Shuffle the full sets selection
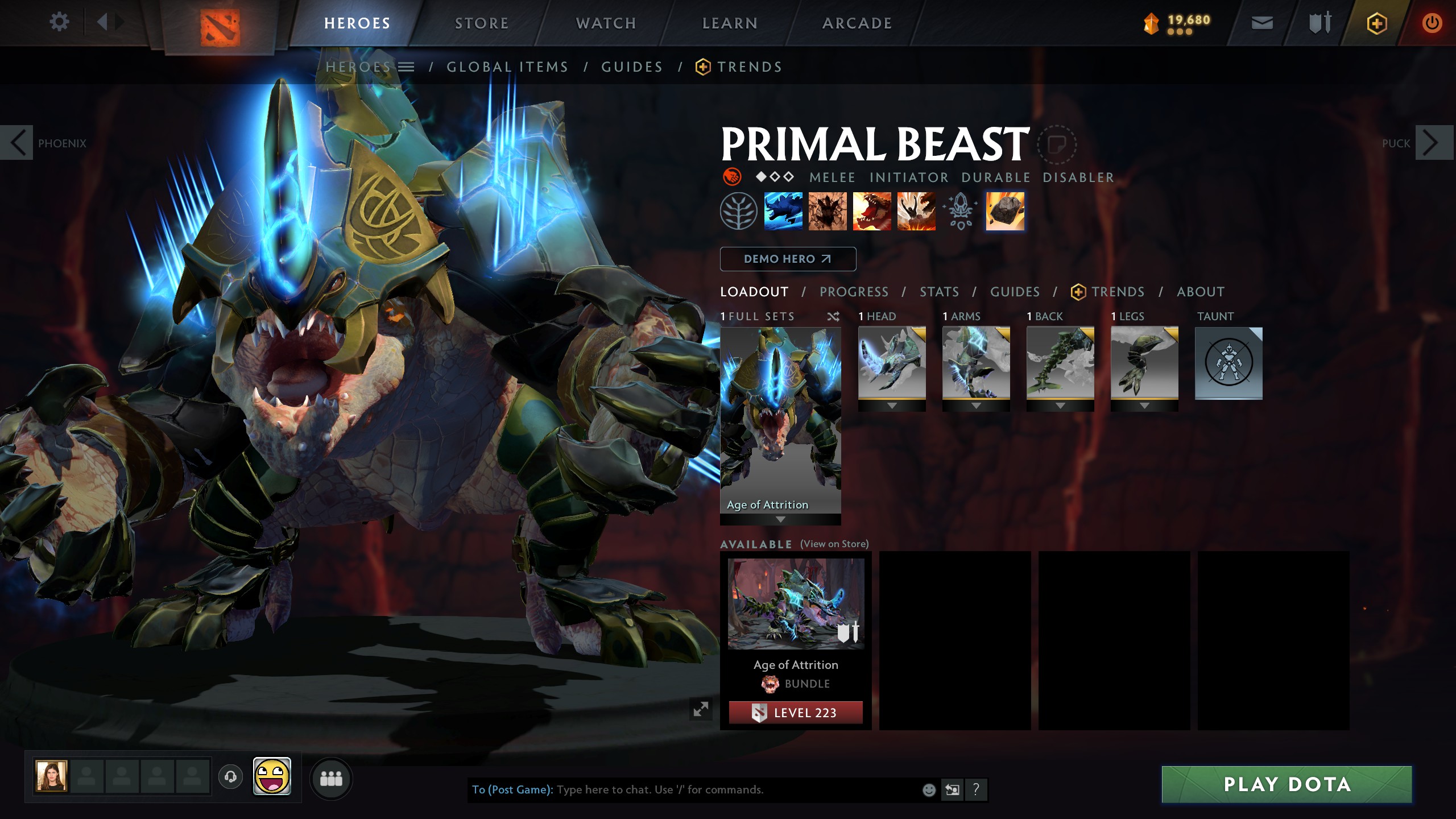The height and width of the screenshot is (819, 1456). [x=833, y=317]
